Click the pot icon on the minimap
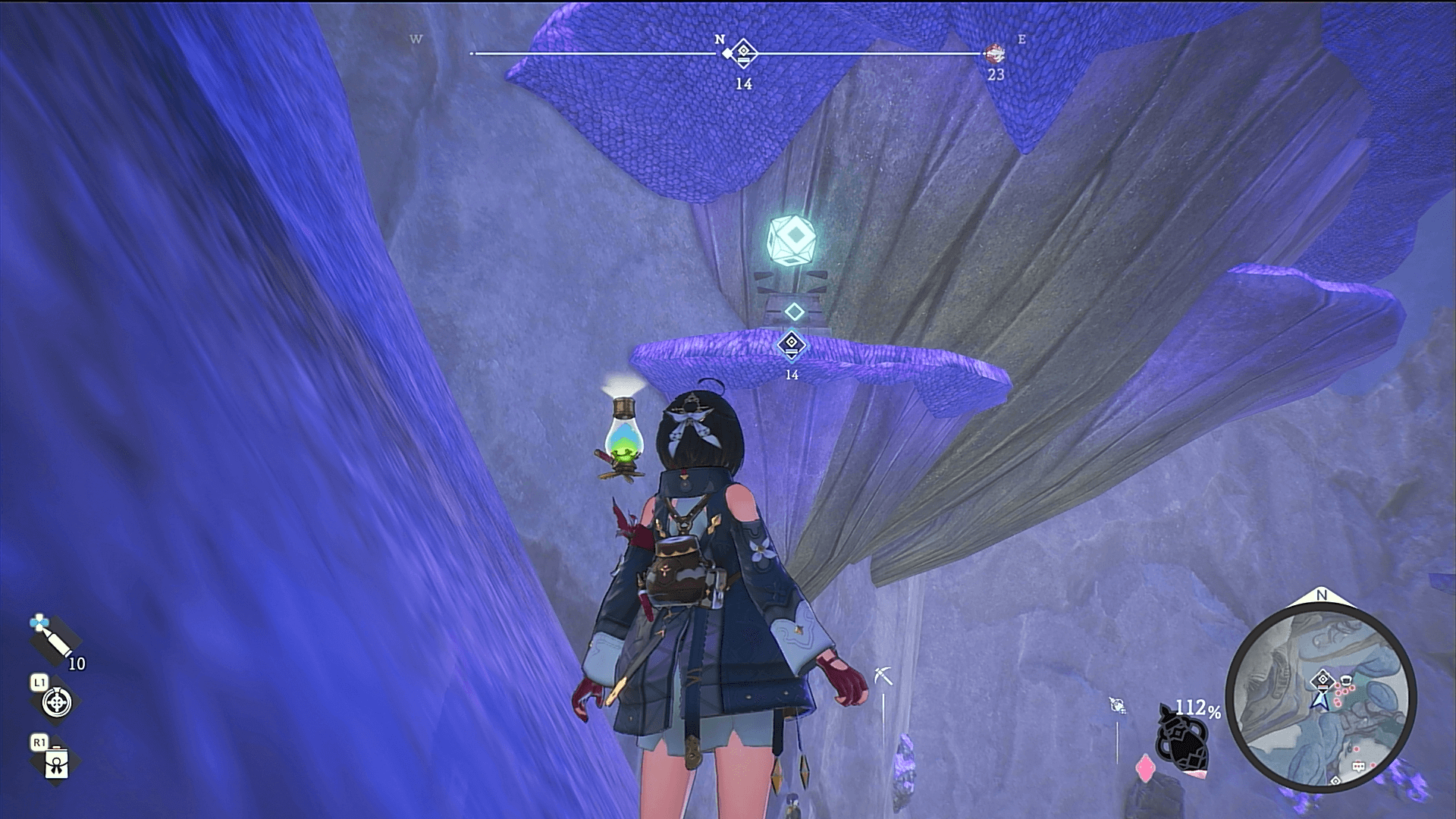Viewport: 1456px width, 819px height. [1345, 679]
